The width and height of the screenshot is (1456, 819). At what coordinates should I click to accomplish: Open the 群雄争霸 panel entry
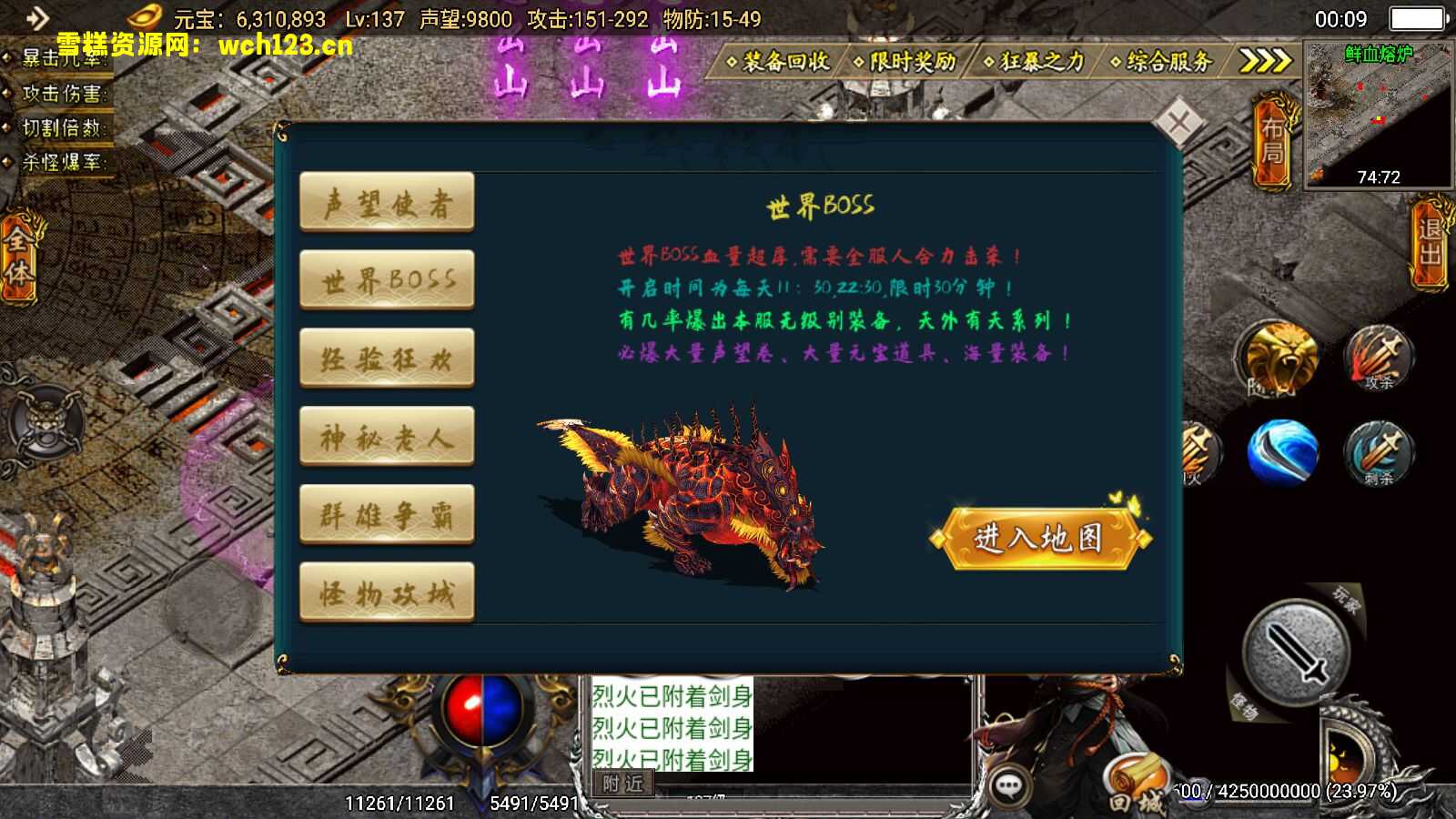386,511
